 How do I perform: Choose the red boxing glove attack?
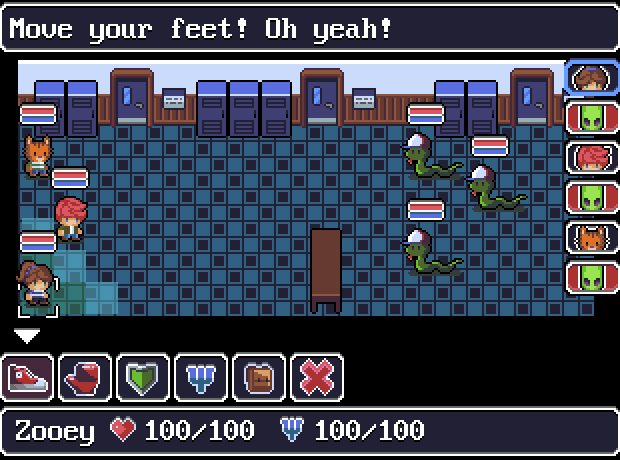(x=85, y=377)
